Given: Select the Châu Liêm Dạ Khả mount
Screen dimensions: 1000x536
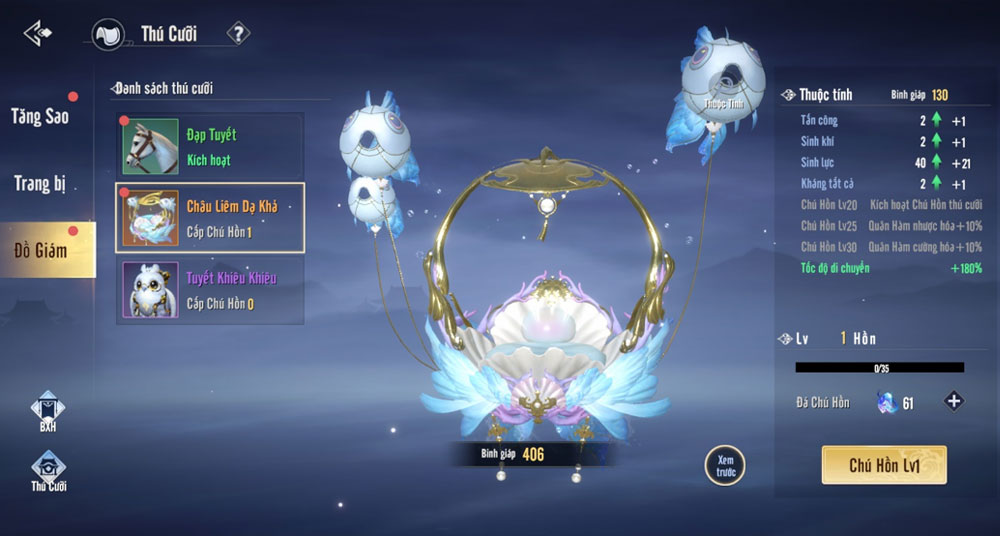Looking at the screenshot, I should [x=211, y=218].
